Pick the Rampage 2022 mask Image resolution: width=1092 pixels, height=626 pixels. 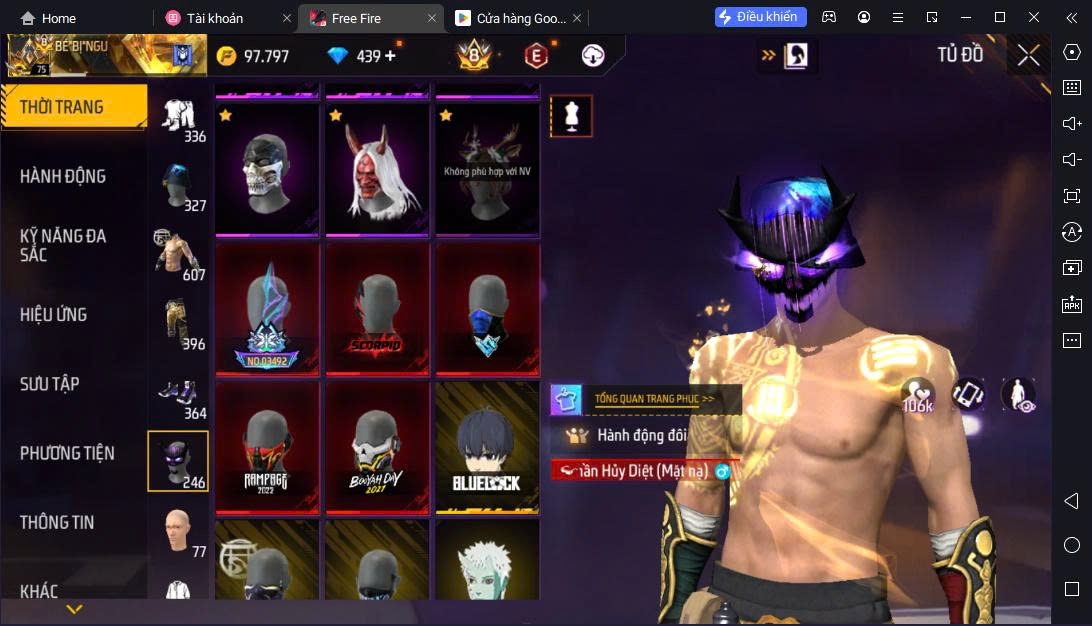point(267,447)
